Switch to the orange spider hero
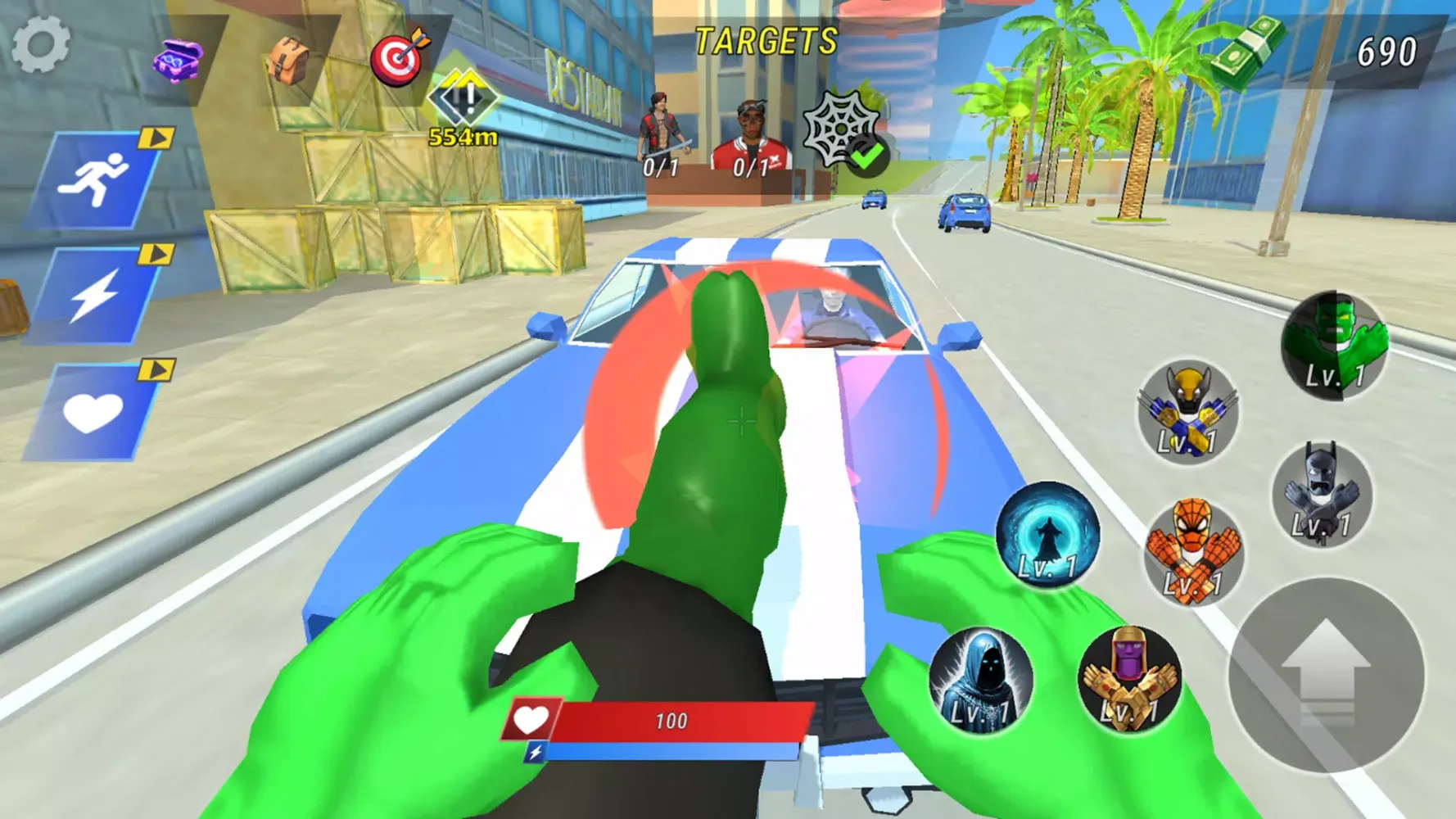Viewport: 1456px width, 819px height. [x=1193, y=553]
